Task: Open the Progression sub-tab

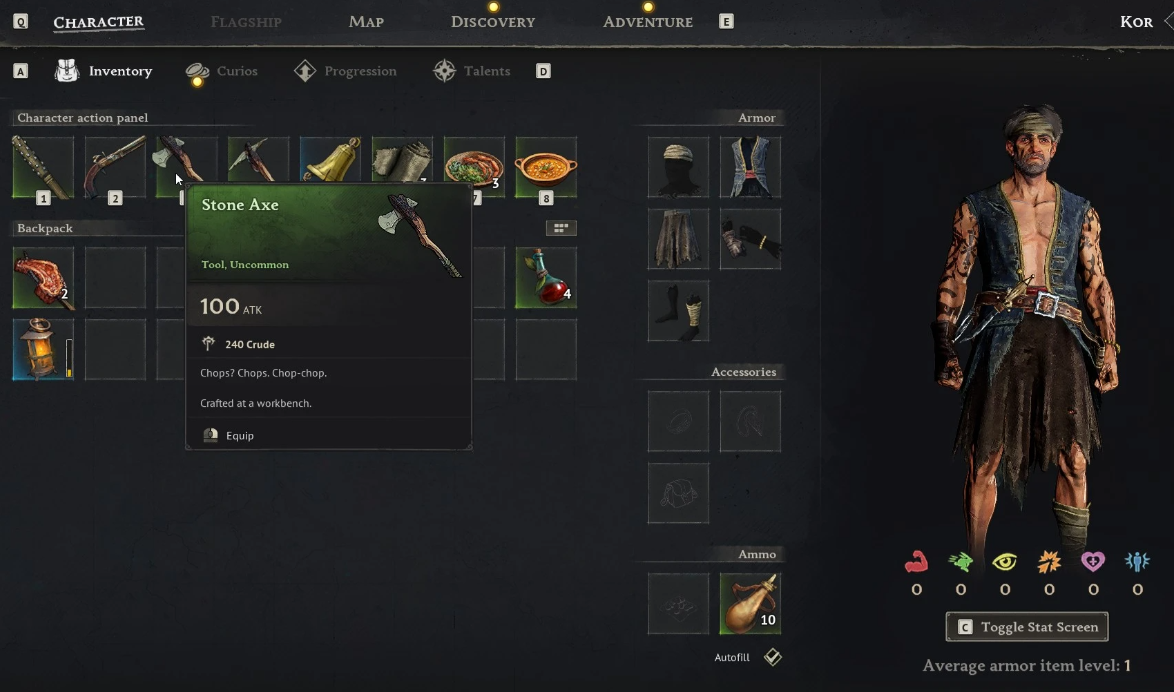Action: [346, 71]
